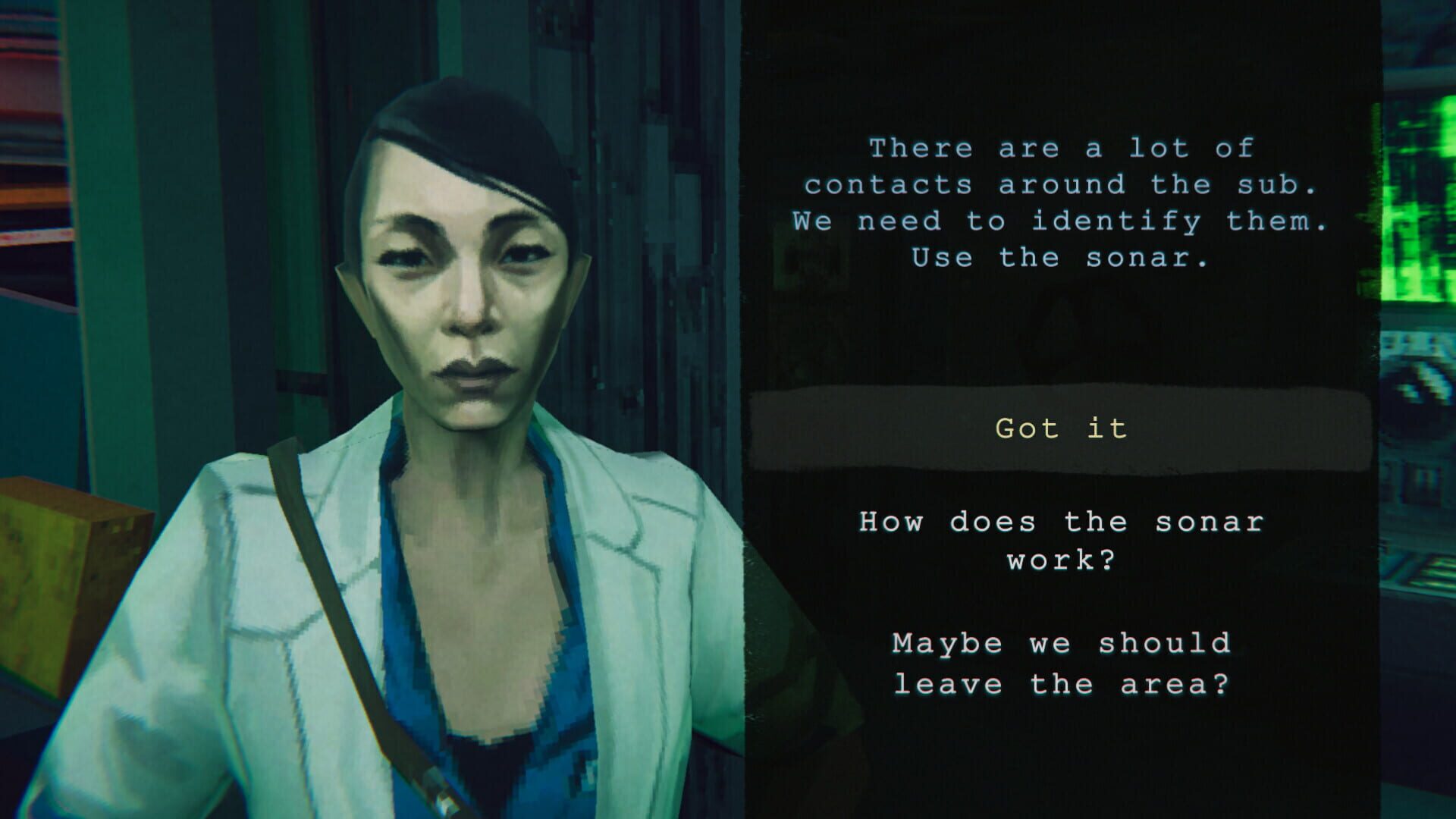Image resolution: width=1456 pixels, height=819 pixels.
Task: Pick "Maybe we should leave the area?" option
Action: click(x=1060, y=664)
